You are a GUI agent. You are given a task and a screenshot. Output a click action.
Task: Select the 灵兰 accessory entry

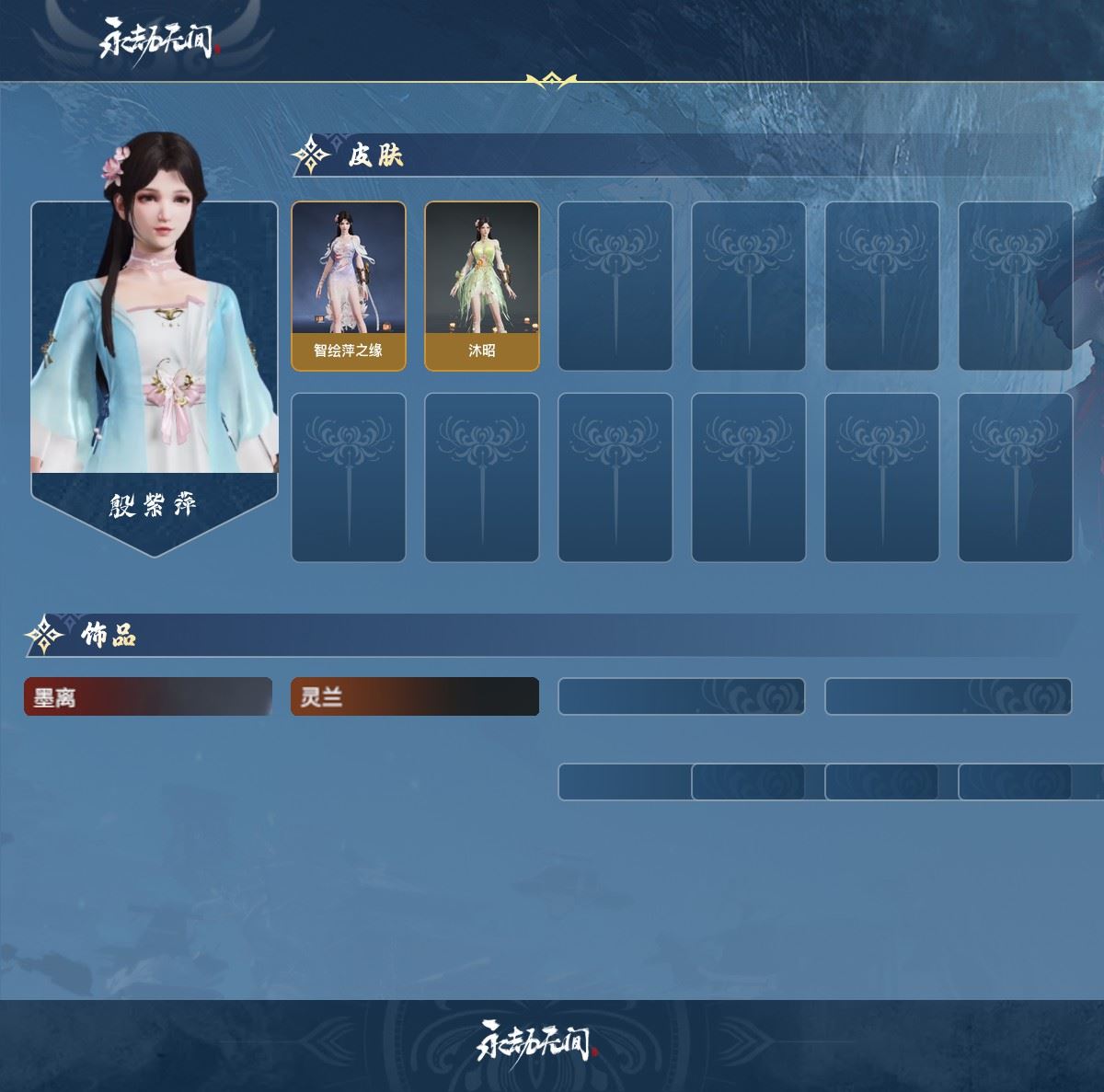(x=415, y=696)
